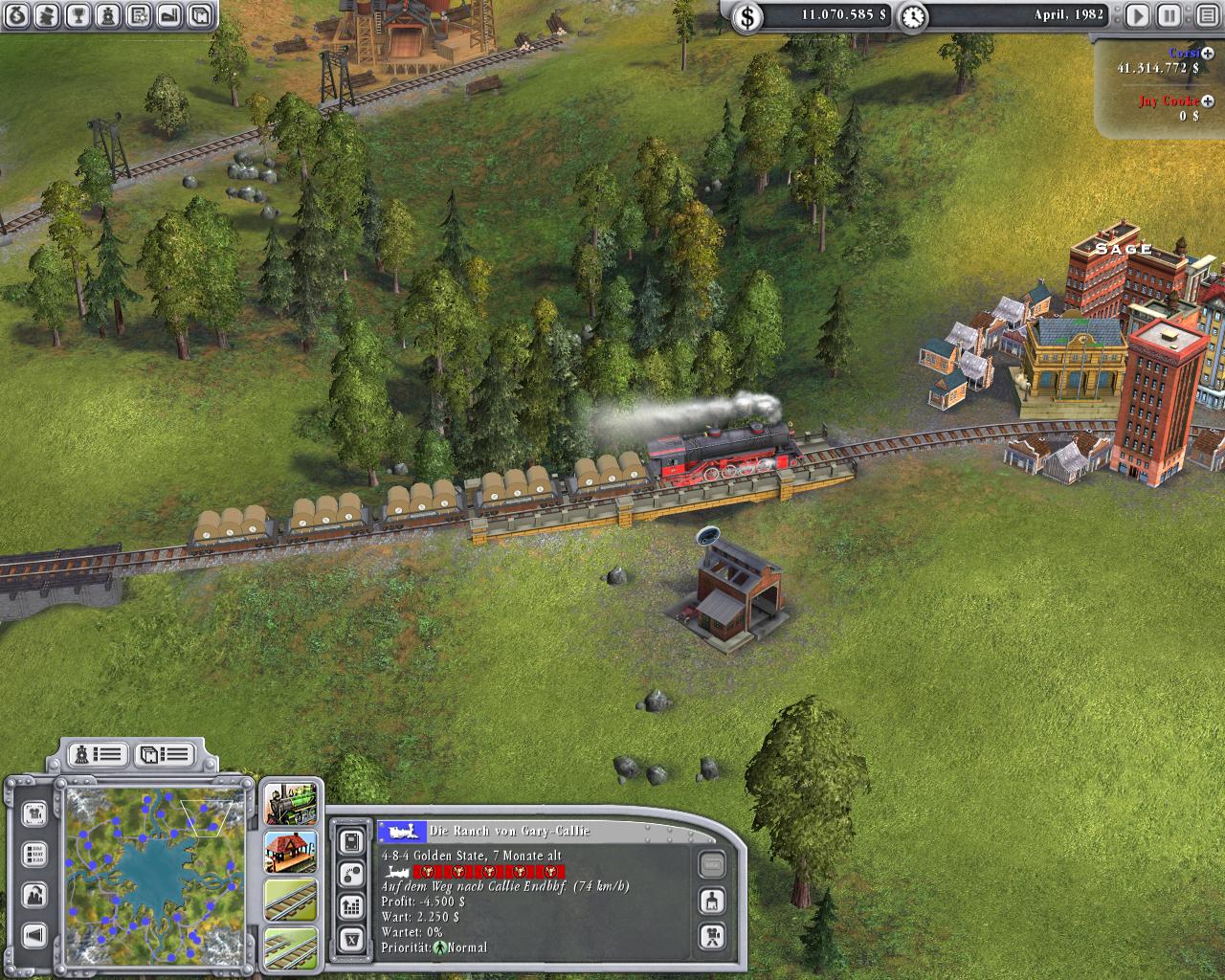
Task: Open the train list above the minimap
Action: click(x=100, y=754)
